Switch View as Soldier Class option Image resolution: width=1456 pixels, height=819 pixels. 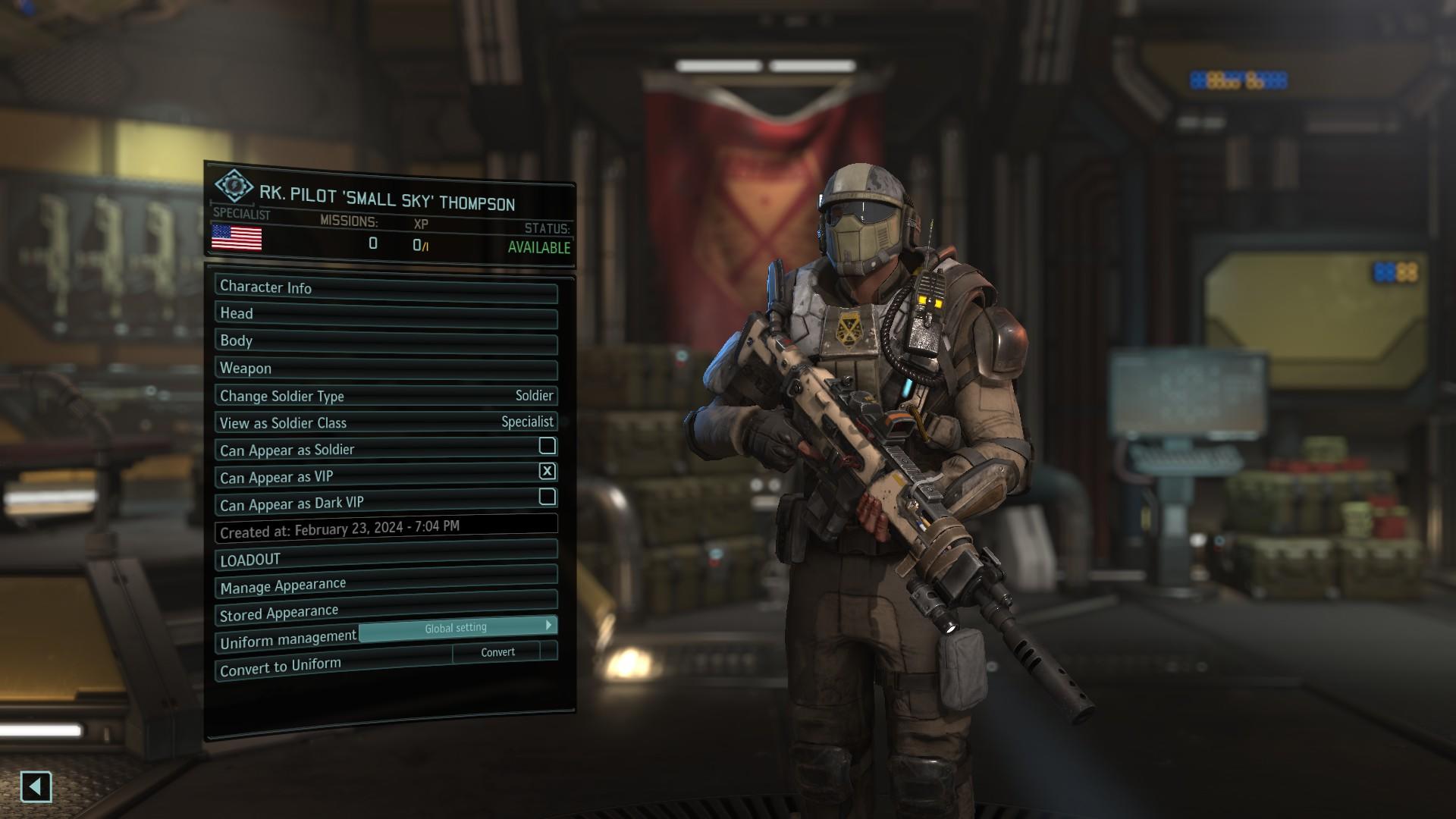click(386, 423)
